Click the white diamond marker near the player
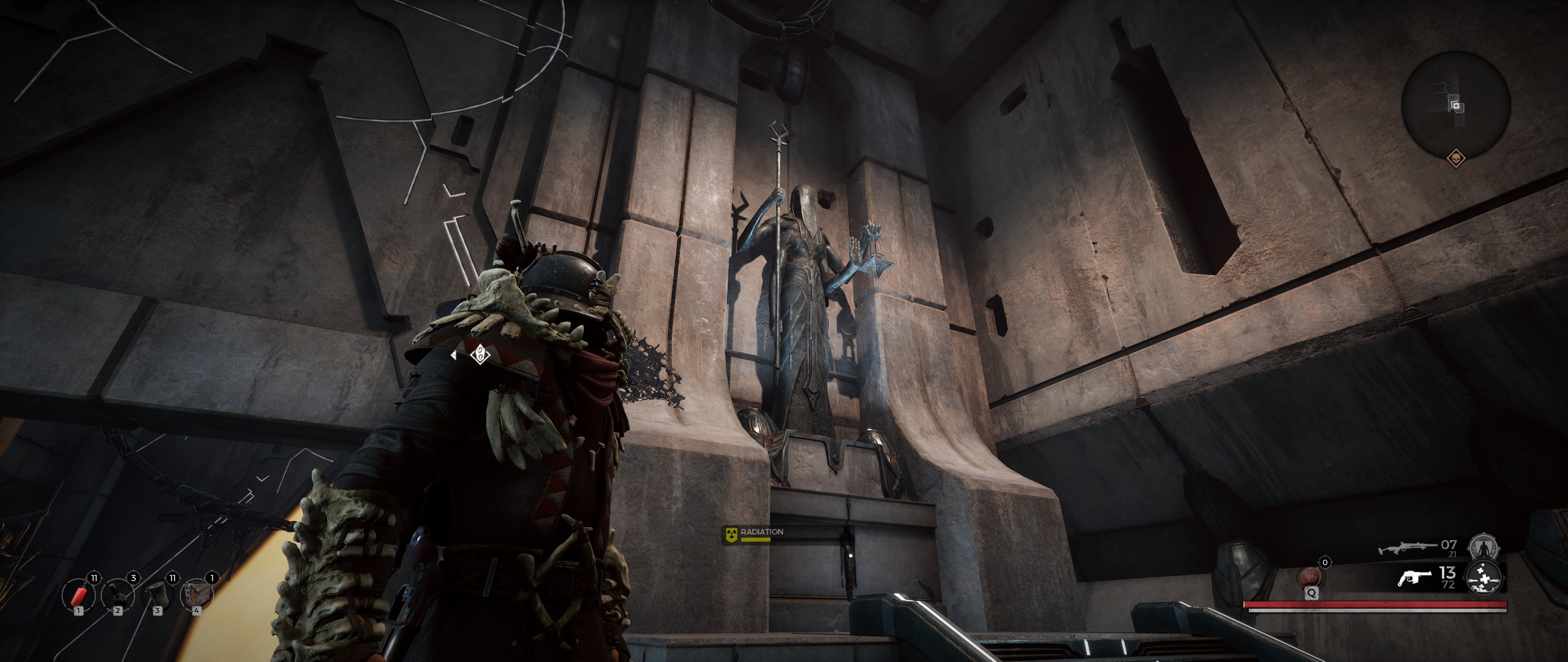This screenshot has height=662, width=1568. [478, 354]
